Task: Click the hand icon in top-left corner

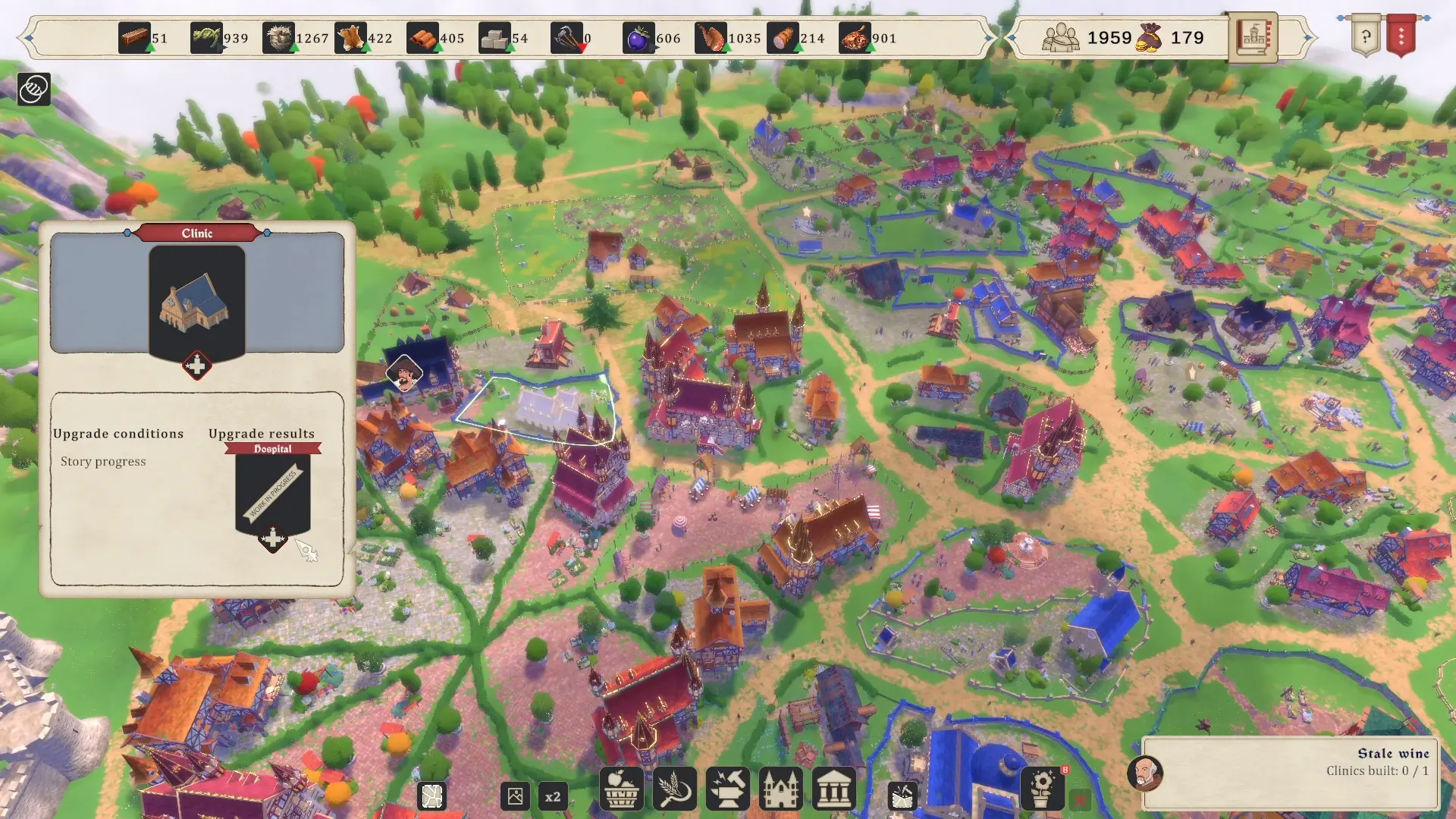Action: (x=34, y=89)
